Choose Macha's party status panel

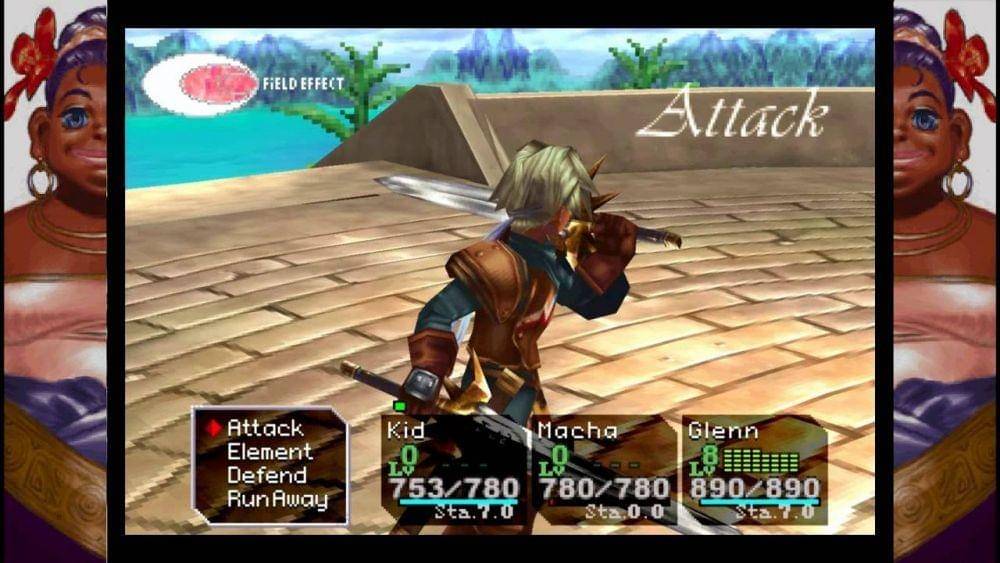[x=603, y=470]
